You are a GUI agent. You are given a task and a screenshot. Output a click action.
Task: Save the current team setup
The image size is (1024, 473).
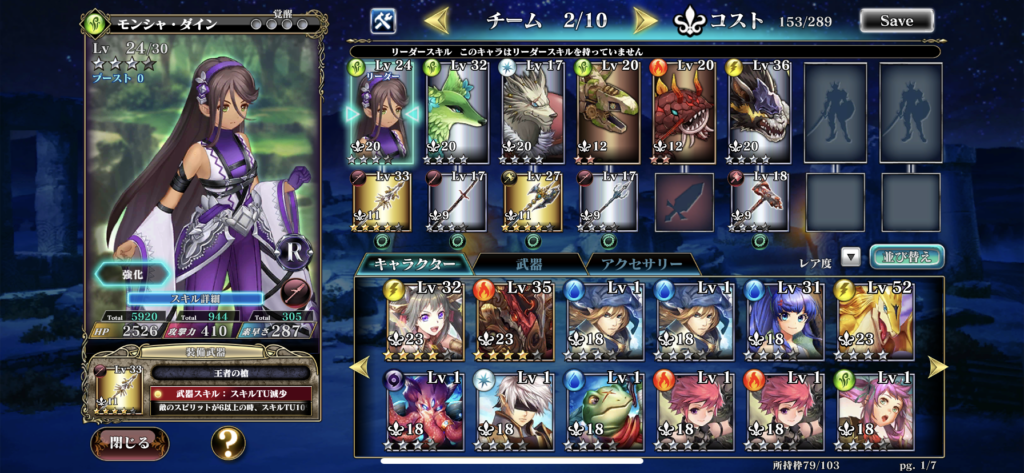pos(896,20)
